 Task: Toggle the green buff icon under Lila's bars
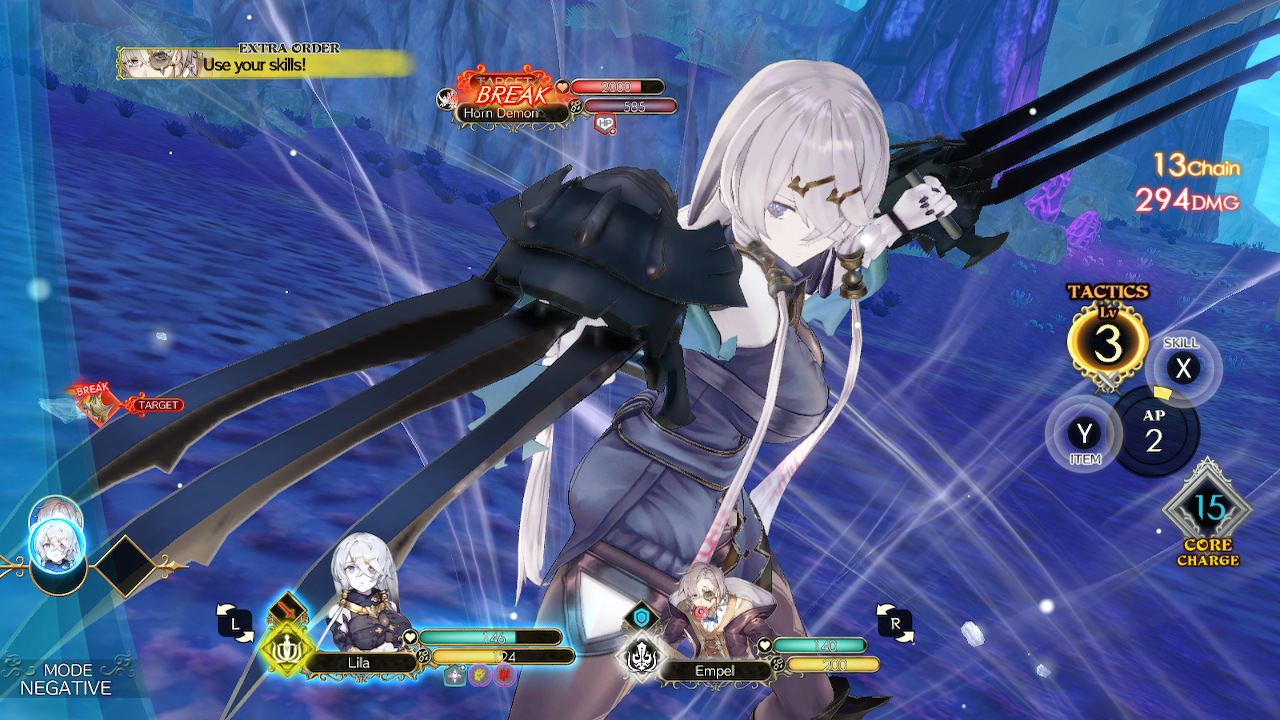pyautogui.click(x=453, y=674)
